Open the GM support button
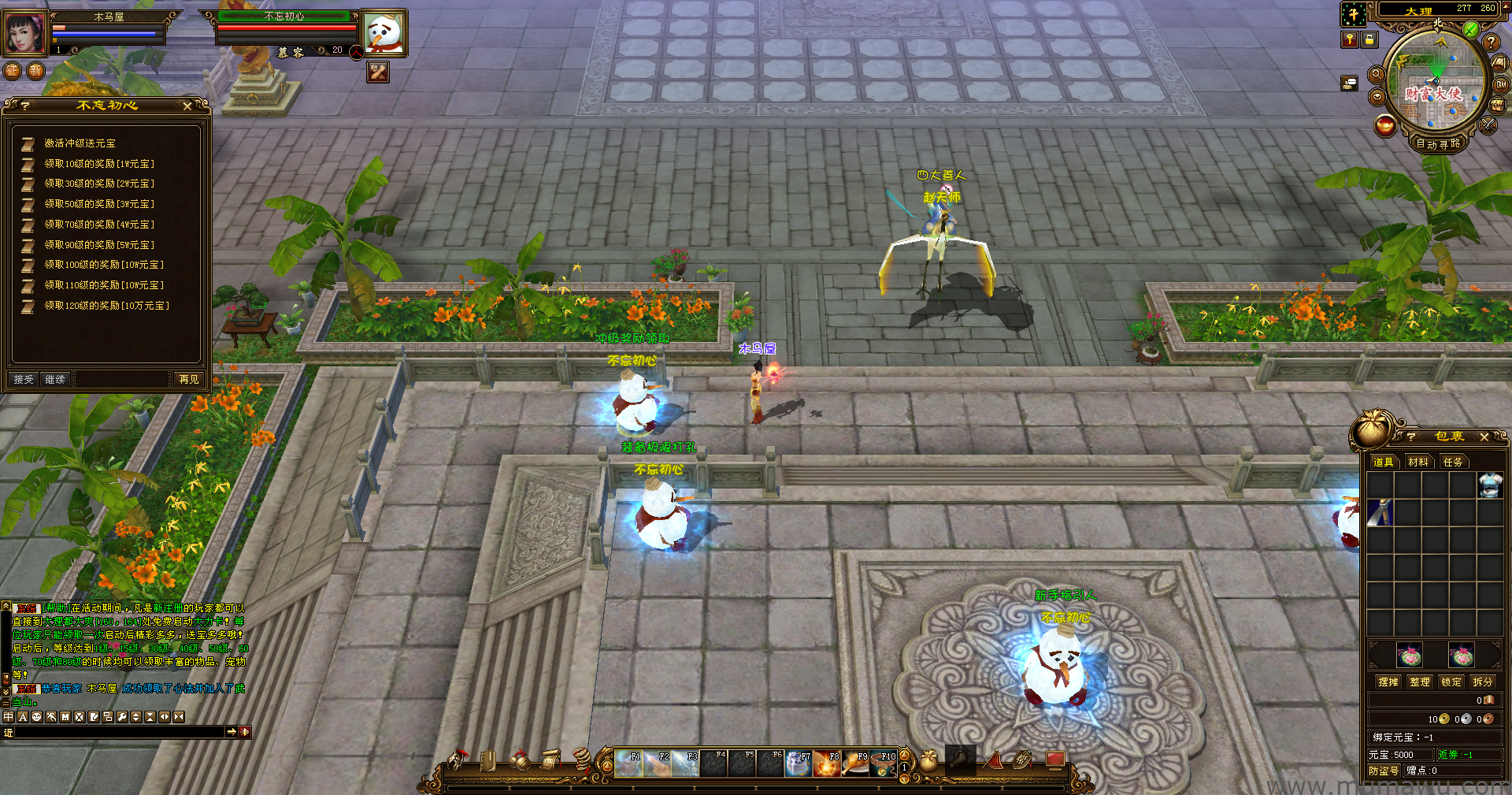This screenshot has height=795, width=1512. click(1501, 85)
